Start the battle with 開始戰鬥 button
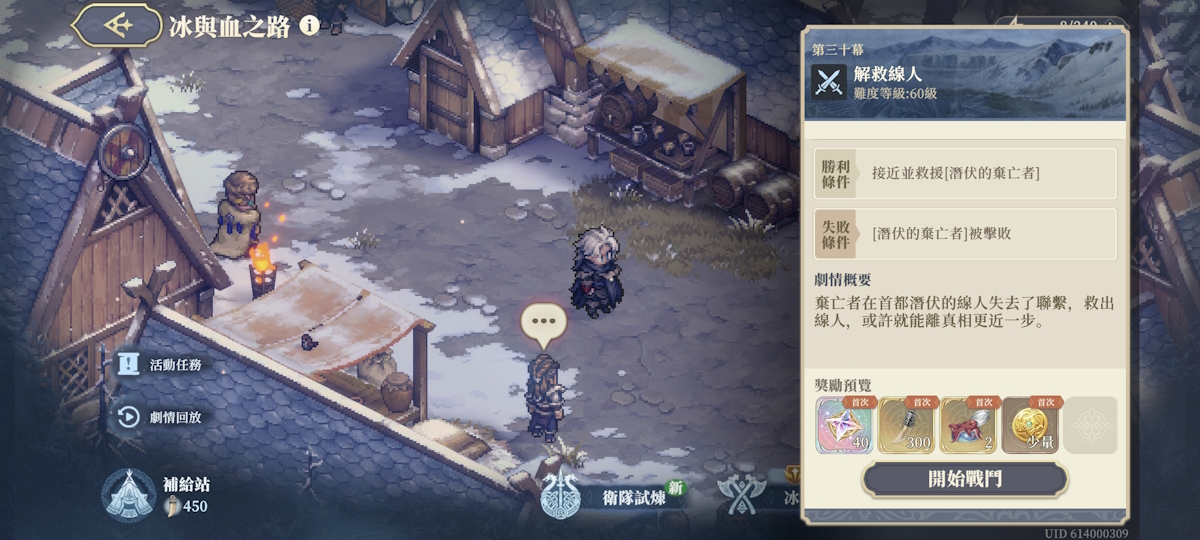This screenshot has height=540, width=1200. point(964,479)
